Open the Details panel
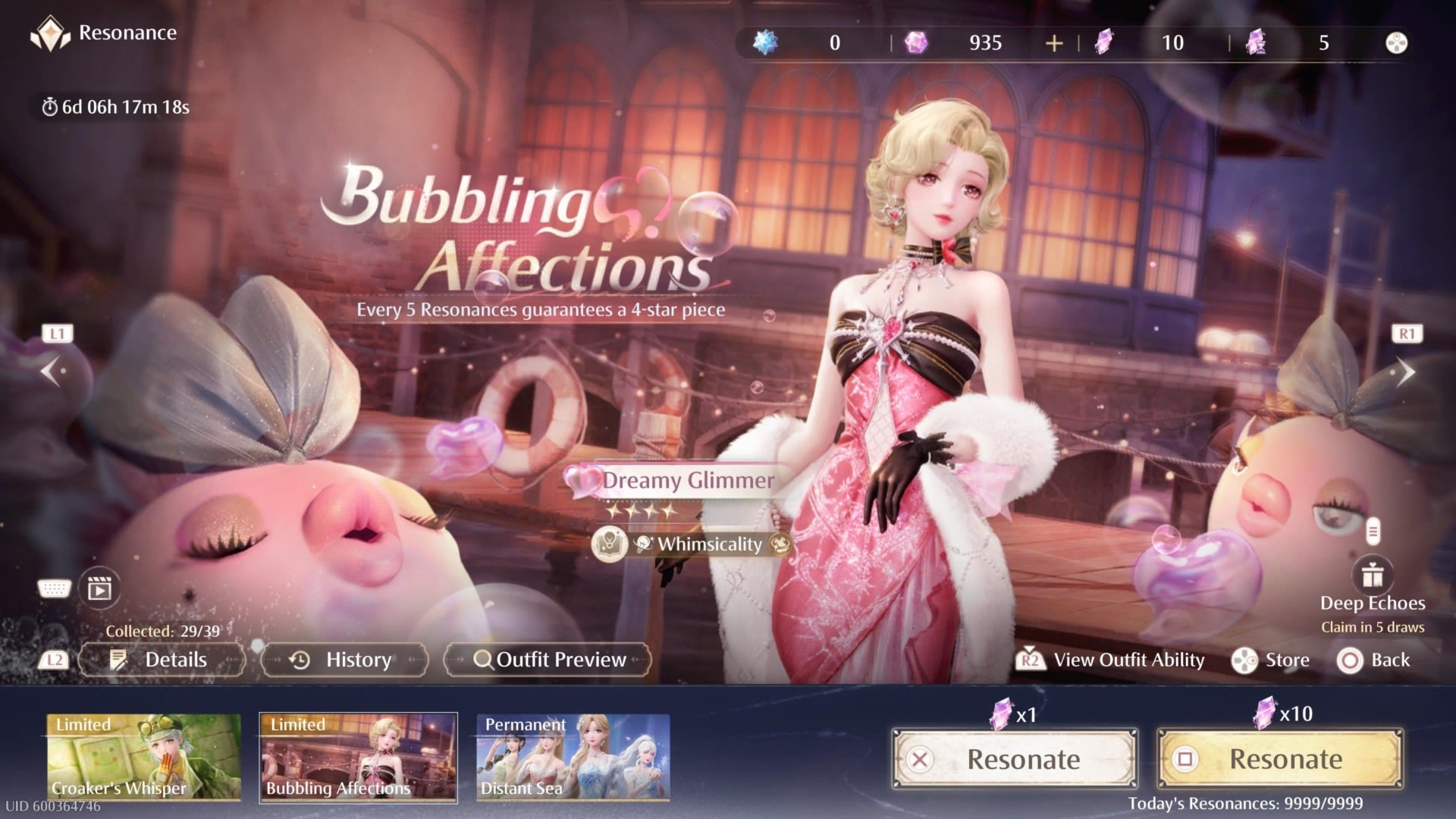 point(162,660)
